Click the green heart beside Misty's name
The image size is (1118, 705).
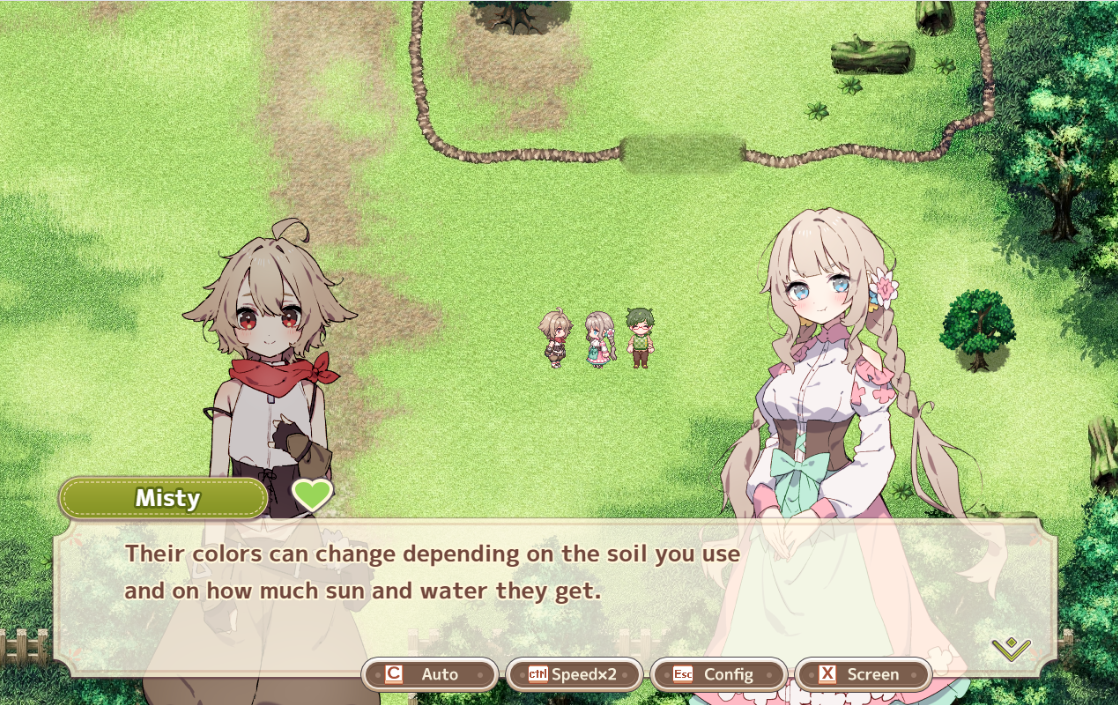click(312, 494)
